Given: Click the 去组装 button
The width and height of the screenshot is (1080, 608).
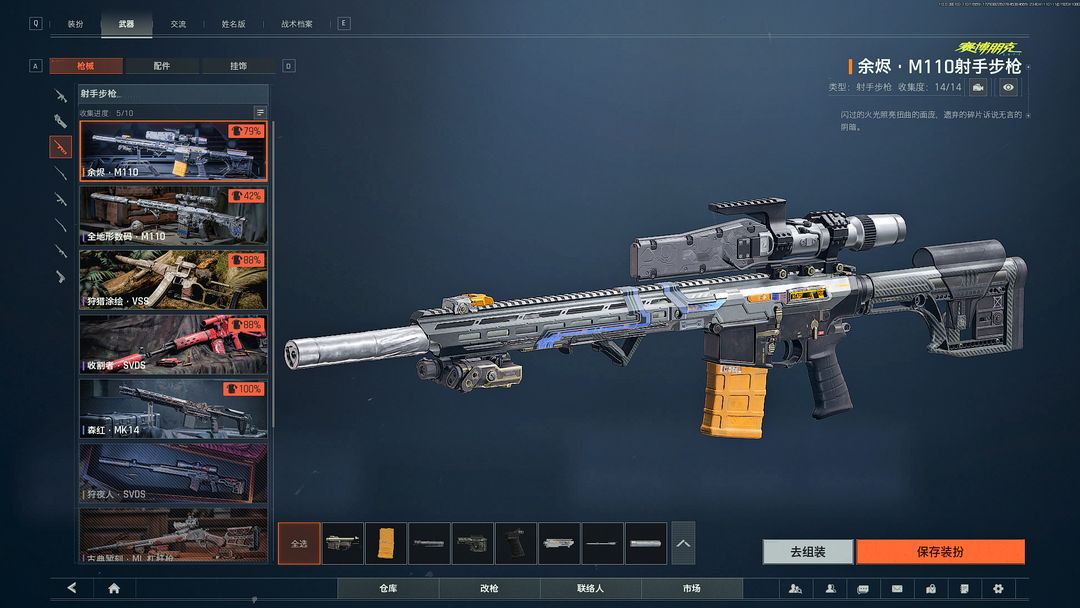Looking at the screenshot, I should tap(808, 551).
